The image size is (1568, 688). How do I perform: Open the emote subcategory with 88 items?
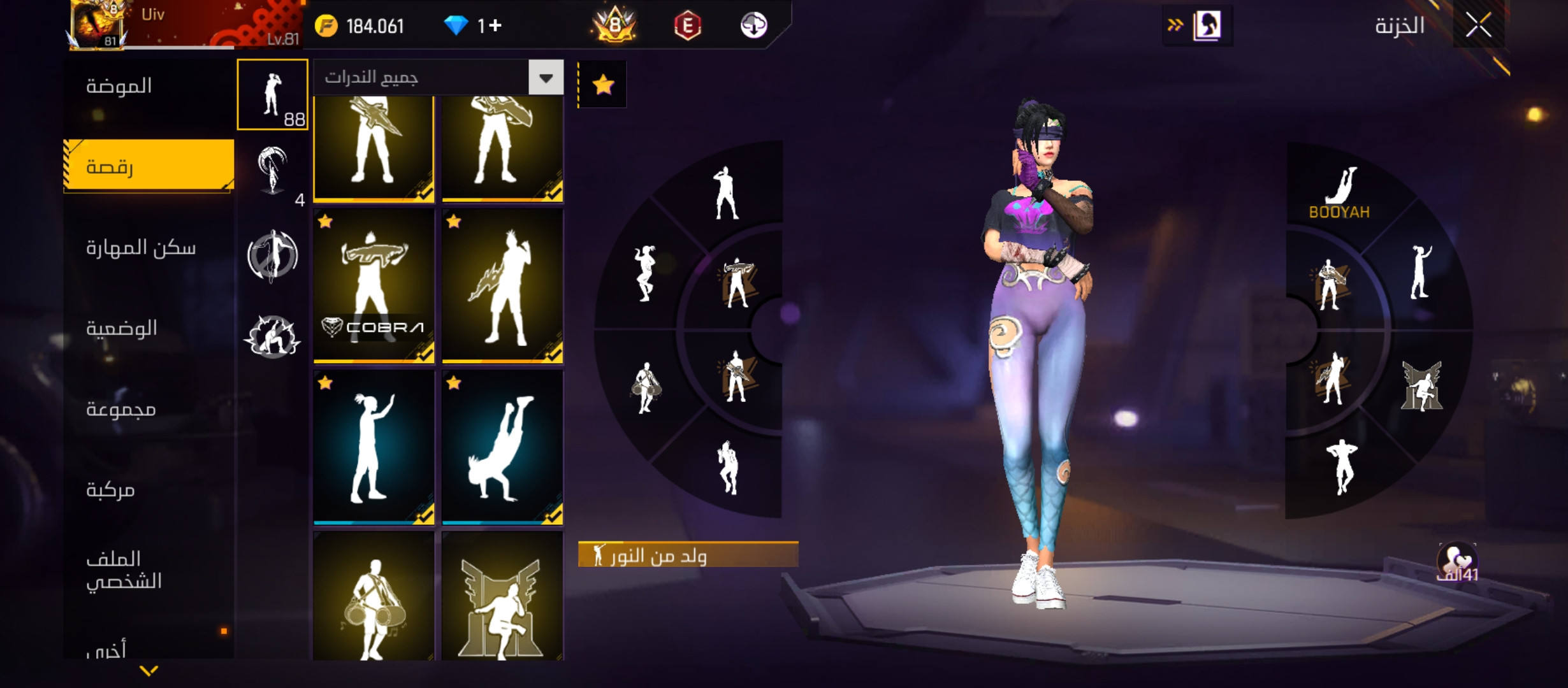[x=273, y=95]
